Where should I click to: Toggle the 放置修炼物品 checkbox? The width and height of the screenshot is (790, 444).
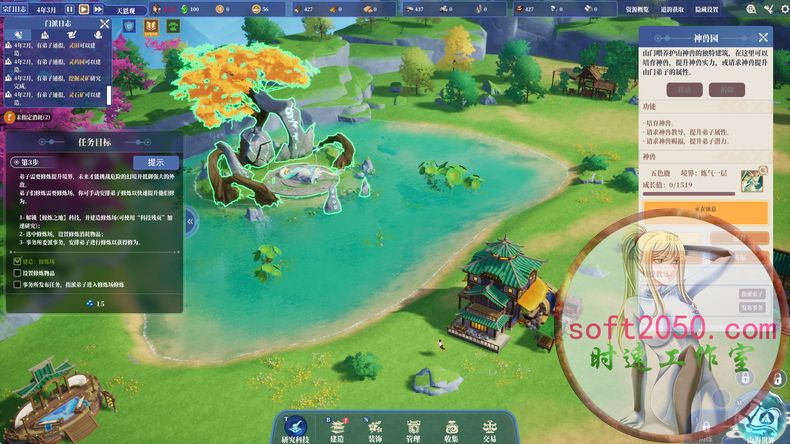click(17, 272)
